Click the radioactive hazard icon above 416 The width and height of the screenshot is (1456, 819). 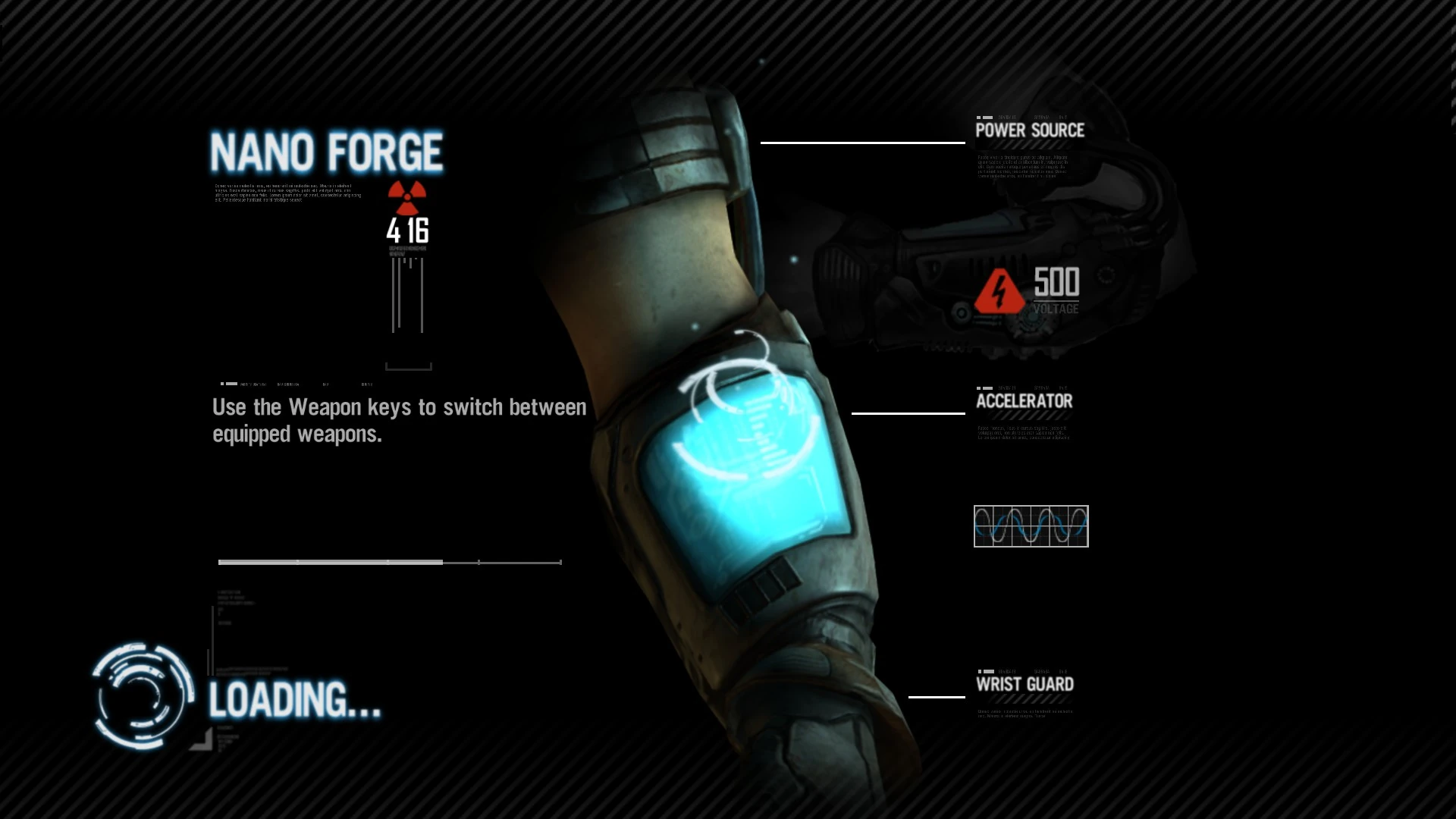(x=406, y=199)
